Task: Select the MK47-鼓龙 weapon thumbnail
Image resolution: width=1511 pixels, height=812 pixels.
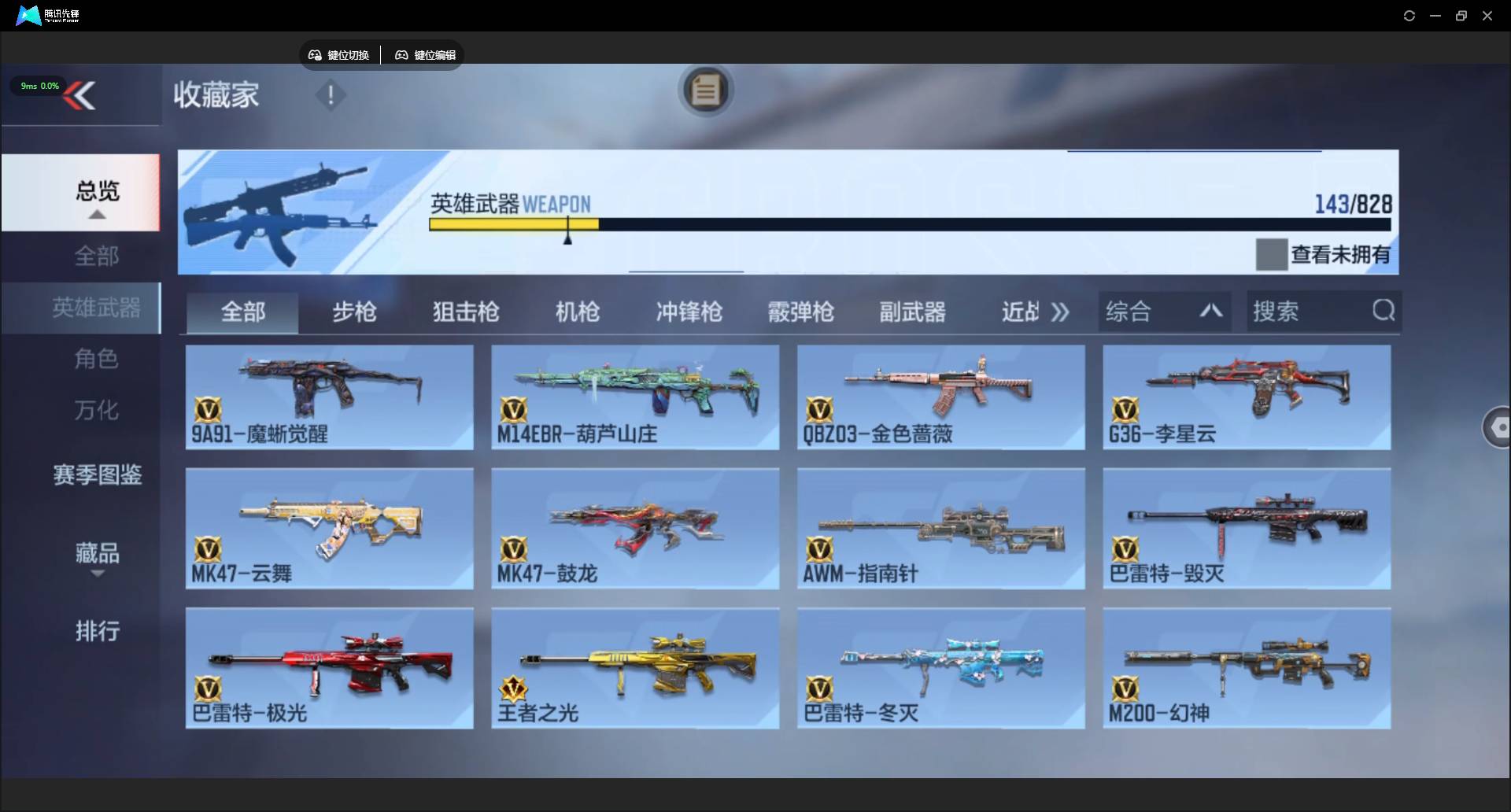Action: point(634,527)
